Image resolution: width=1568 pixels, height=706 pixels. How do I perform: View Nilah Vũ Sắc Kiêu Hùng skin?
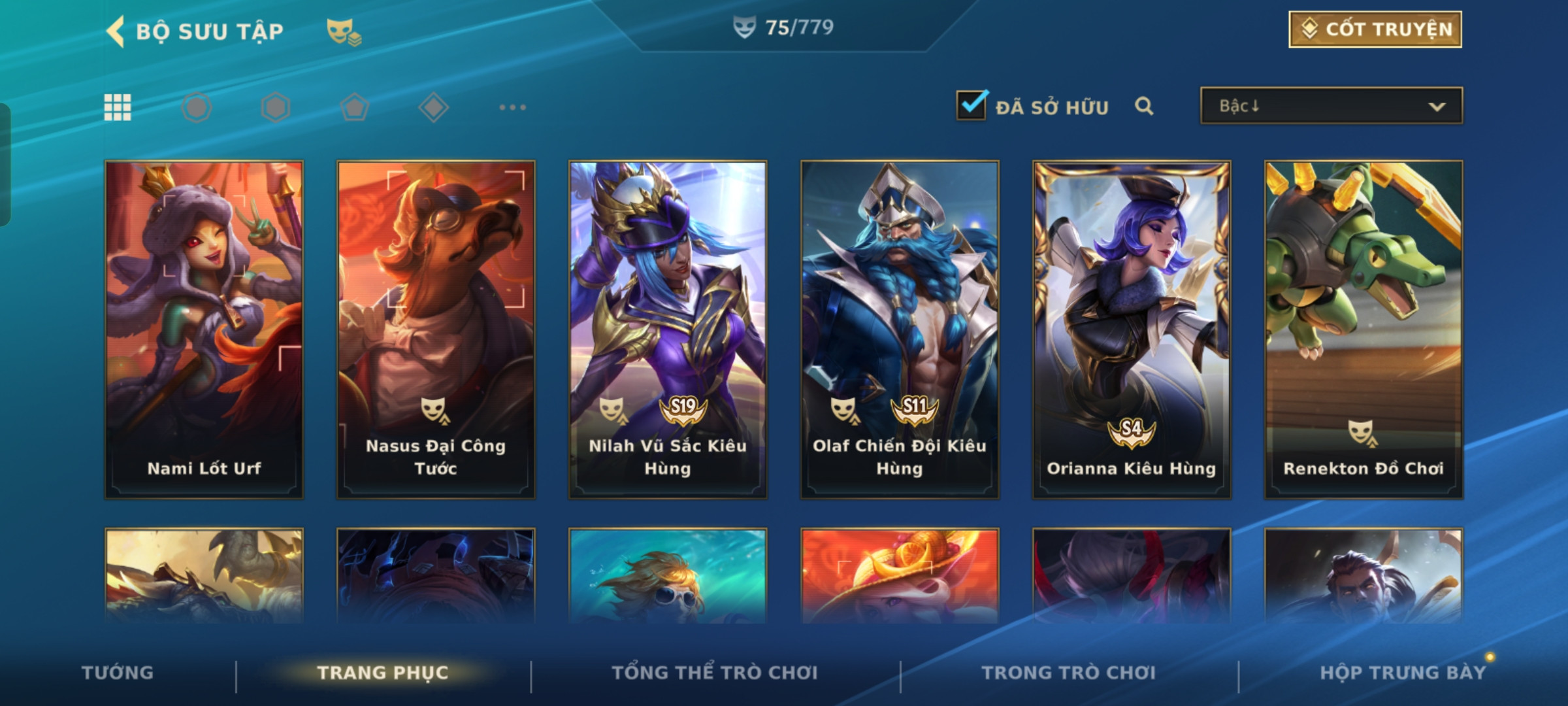point(668,329)
